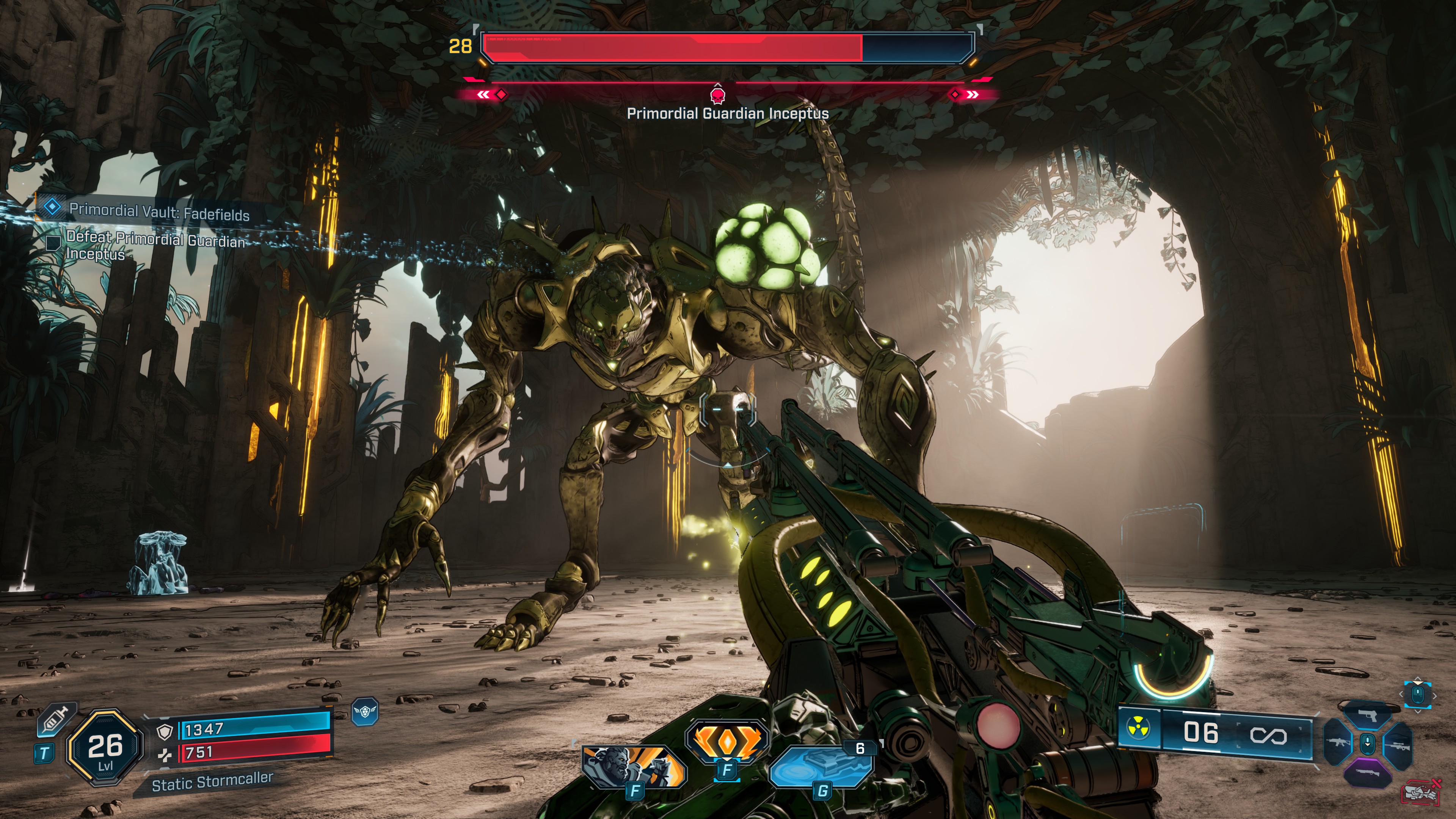Viewport: 1456px width, 819px height.
Task: Click the yellow radiation element icon
Action: [1138, 728]
